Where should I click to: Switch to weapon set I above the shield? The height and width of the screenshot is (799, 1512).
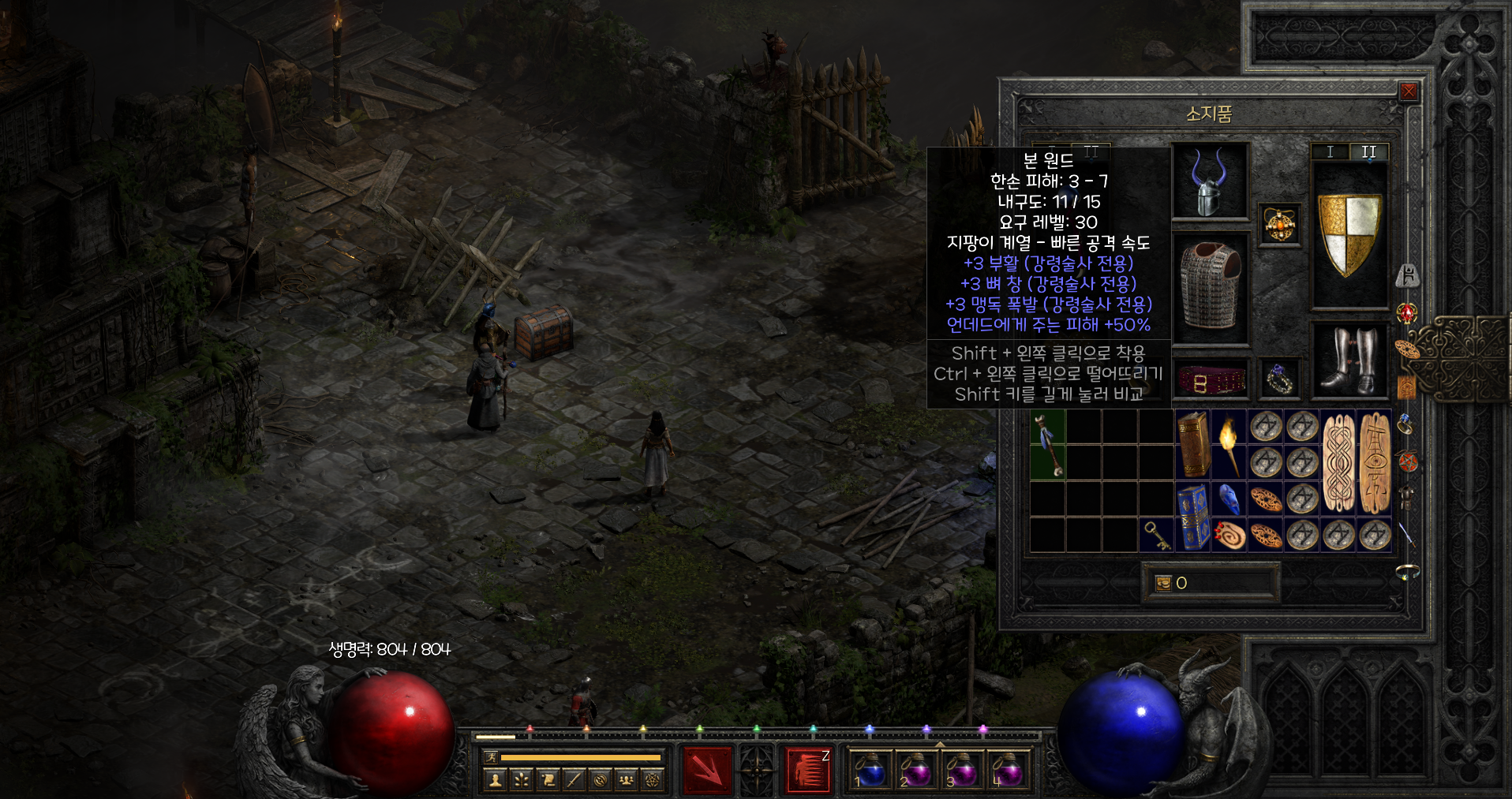pos(1330,151)
